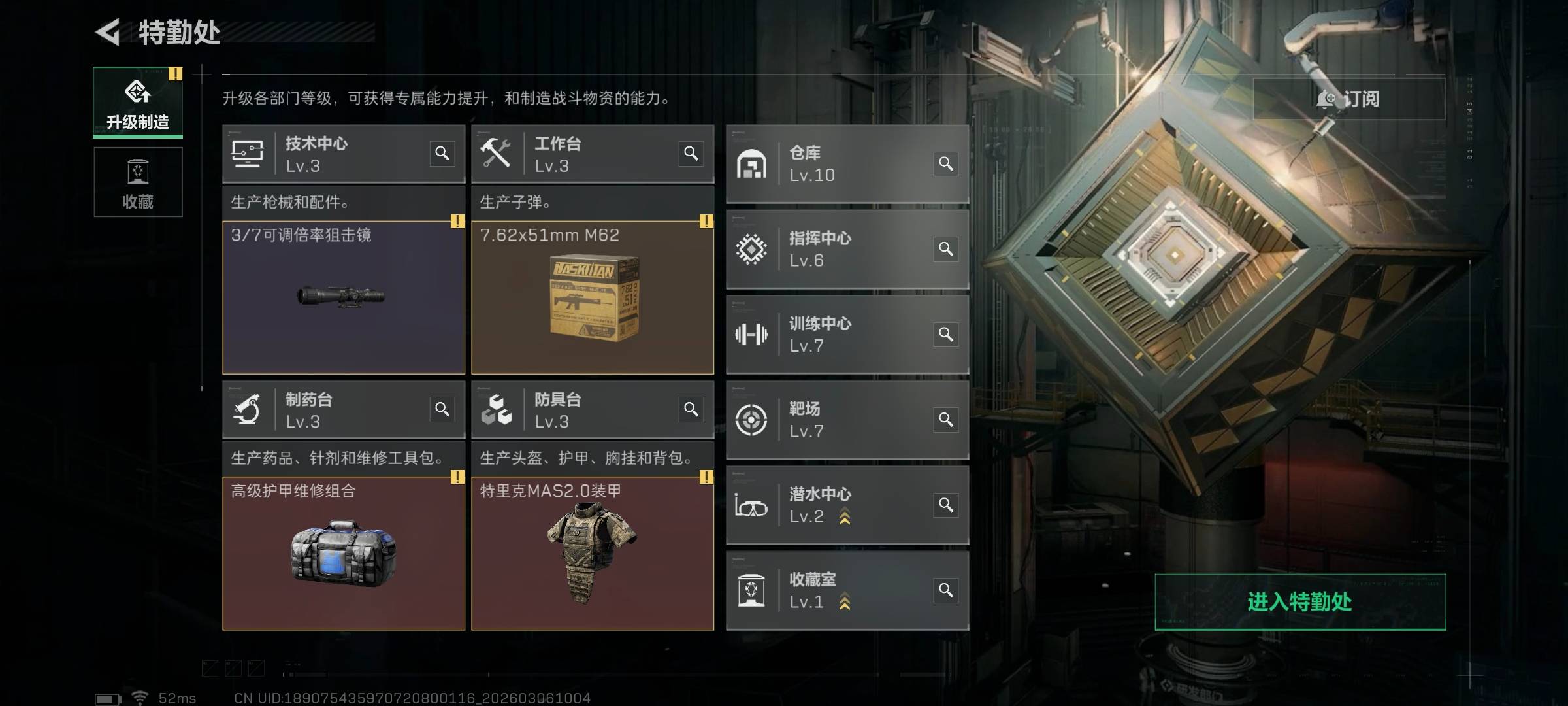
Task: Open the 收藏 tab
Action: point(138,182)
